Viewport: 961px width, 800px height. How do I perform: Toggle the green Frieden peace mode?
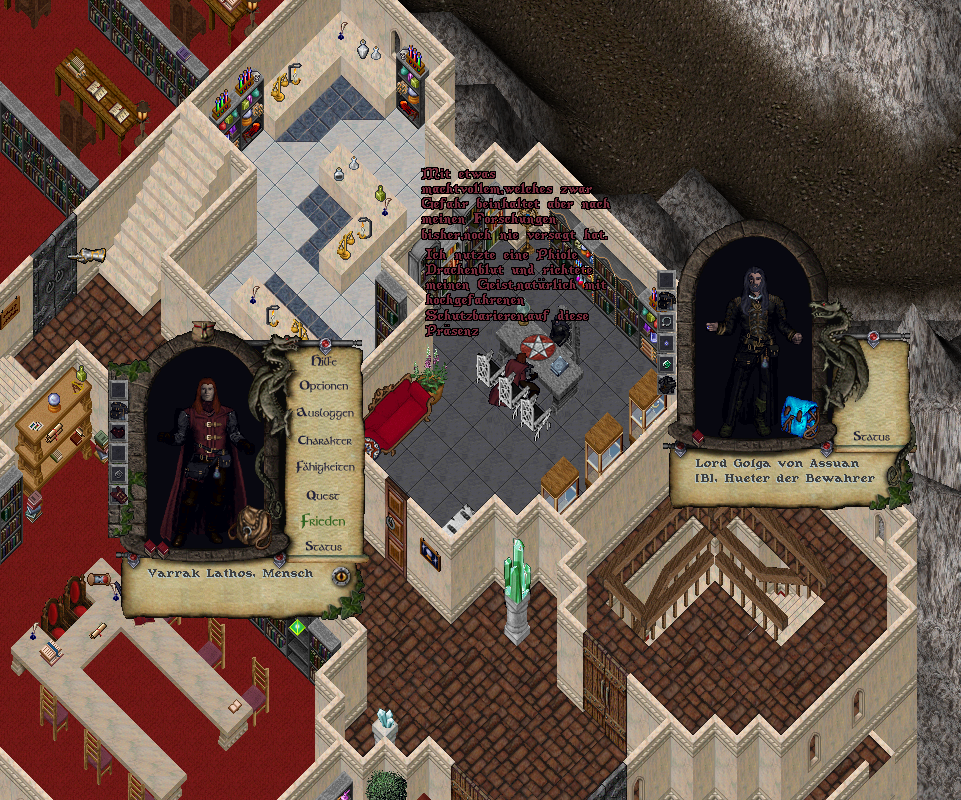323,521
